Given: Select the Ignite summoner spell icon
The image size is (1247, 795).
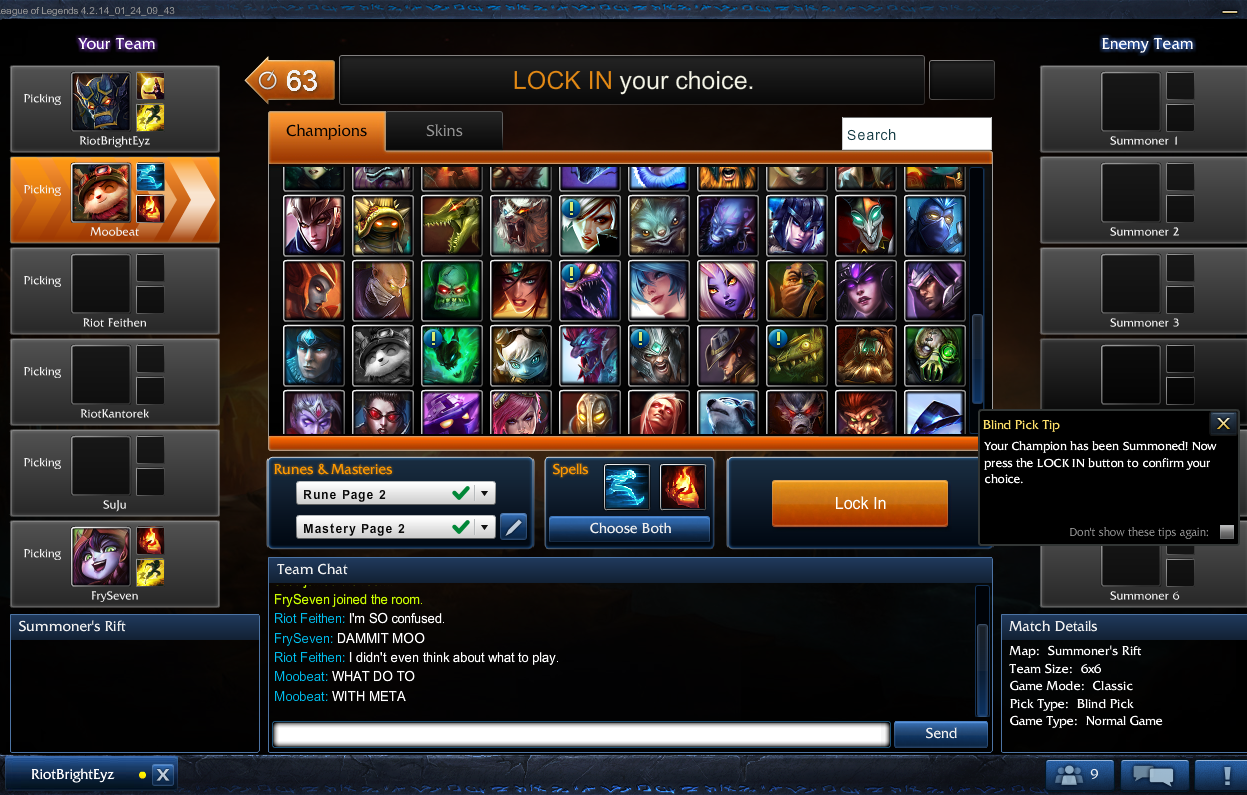Looking at the screenshot, I should coord(682,487).
